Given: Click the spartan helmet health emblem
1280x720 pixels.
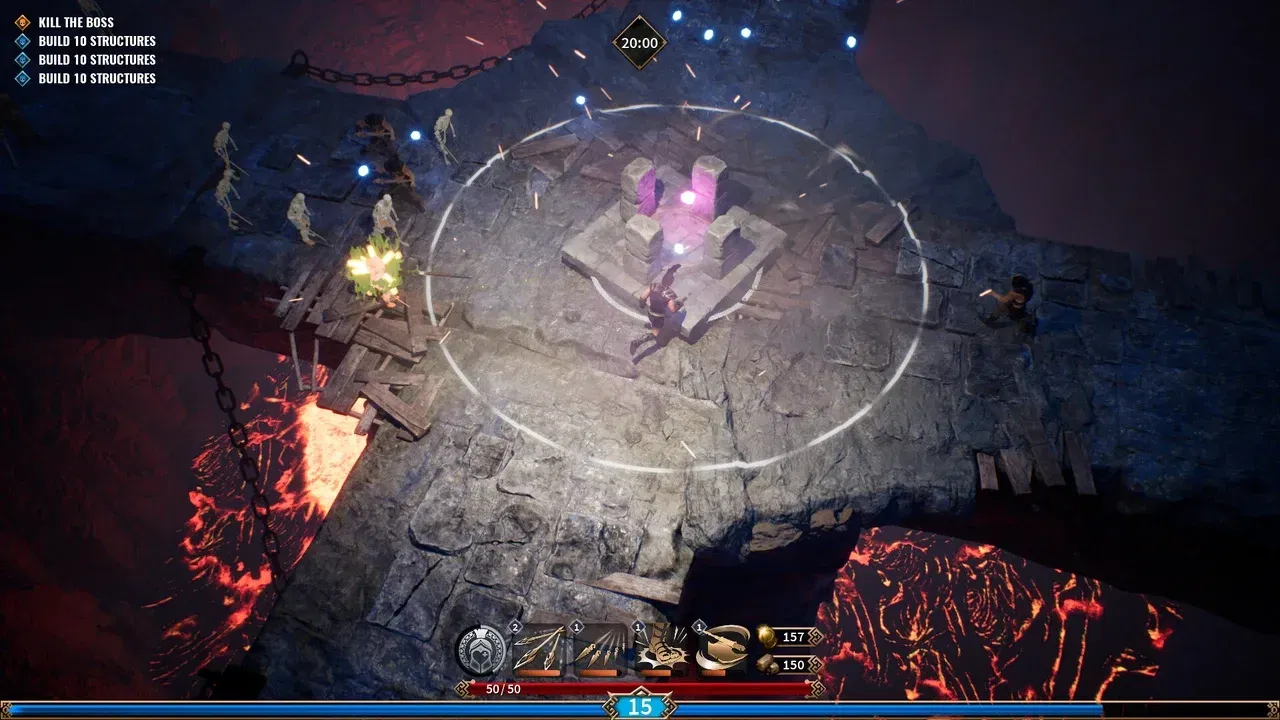Looking at the screenshot, I should point(481,648).
